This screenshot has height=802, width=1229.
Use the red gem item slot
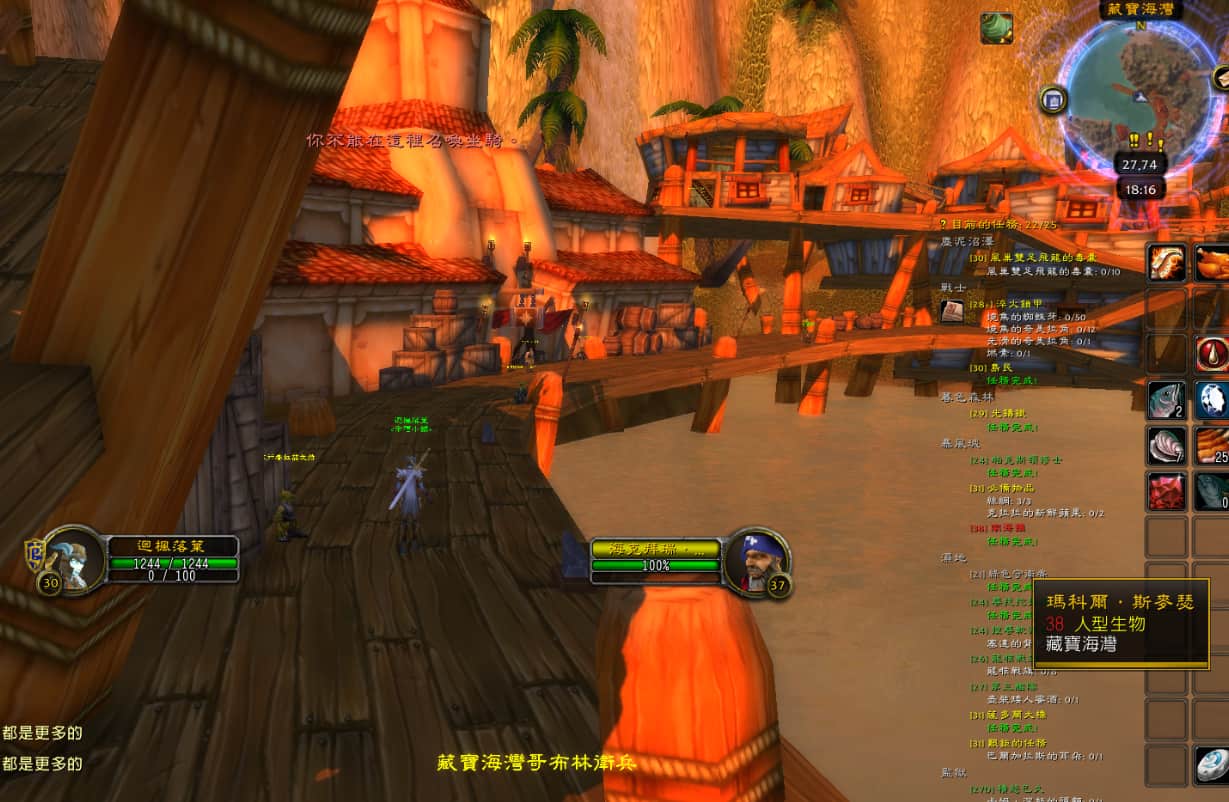(x=1166, y=492)
